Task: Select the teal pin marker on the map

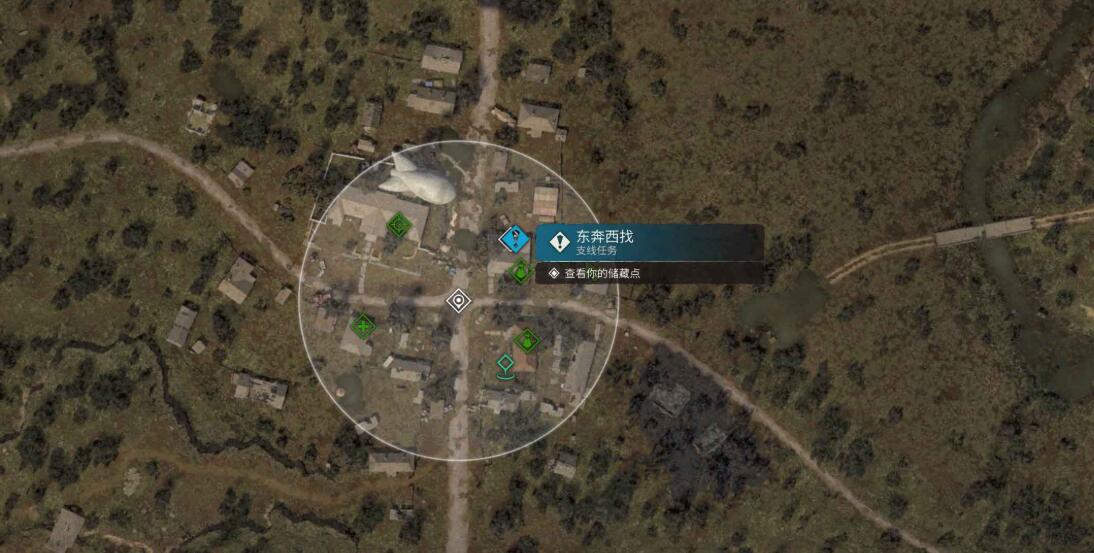Action: [x=506, y=367]
